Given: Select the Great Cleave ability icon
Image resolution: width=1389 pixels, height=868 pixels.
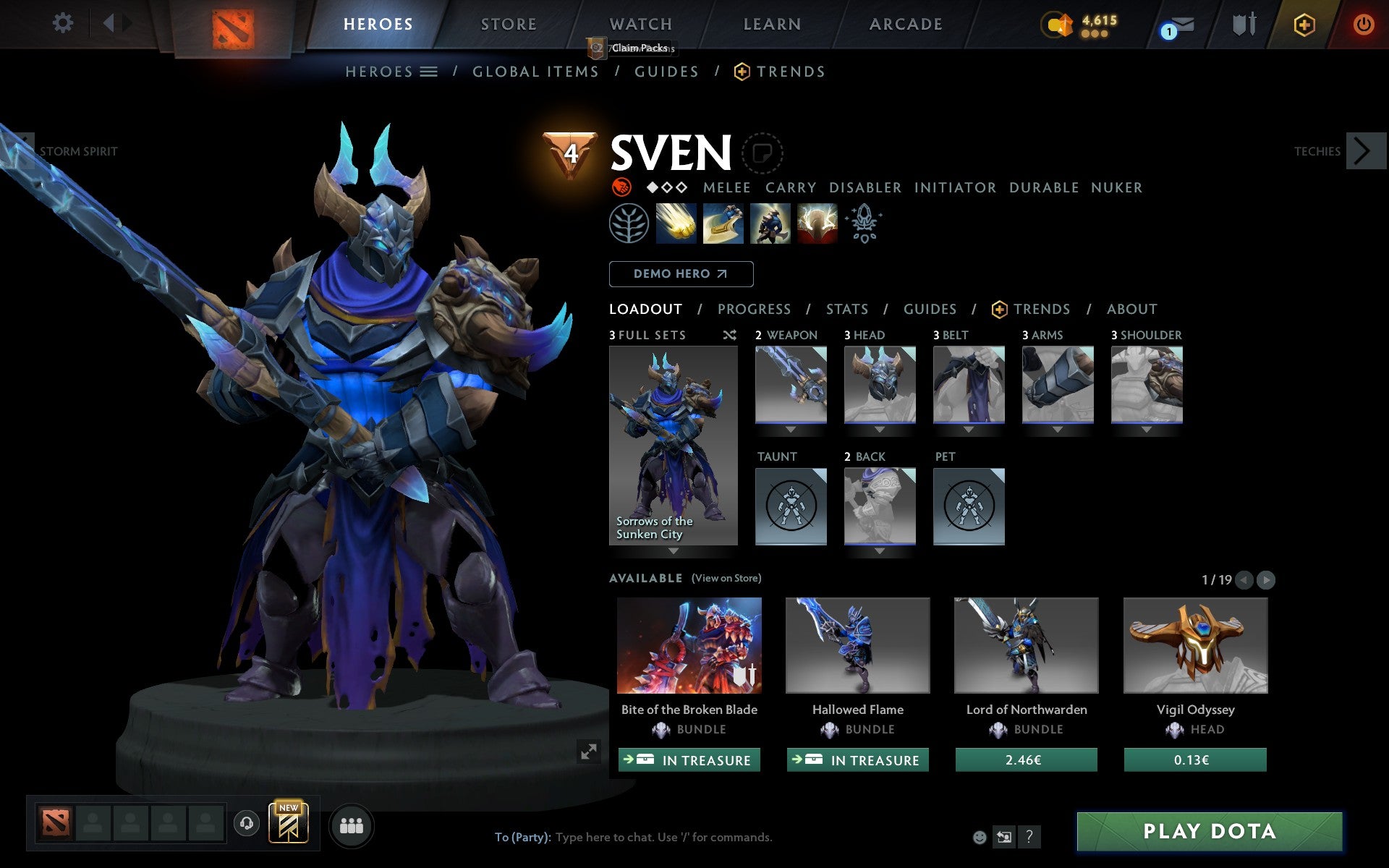Looking at the screenshot, I should pos(723,223).
